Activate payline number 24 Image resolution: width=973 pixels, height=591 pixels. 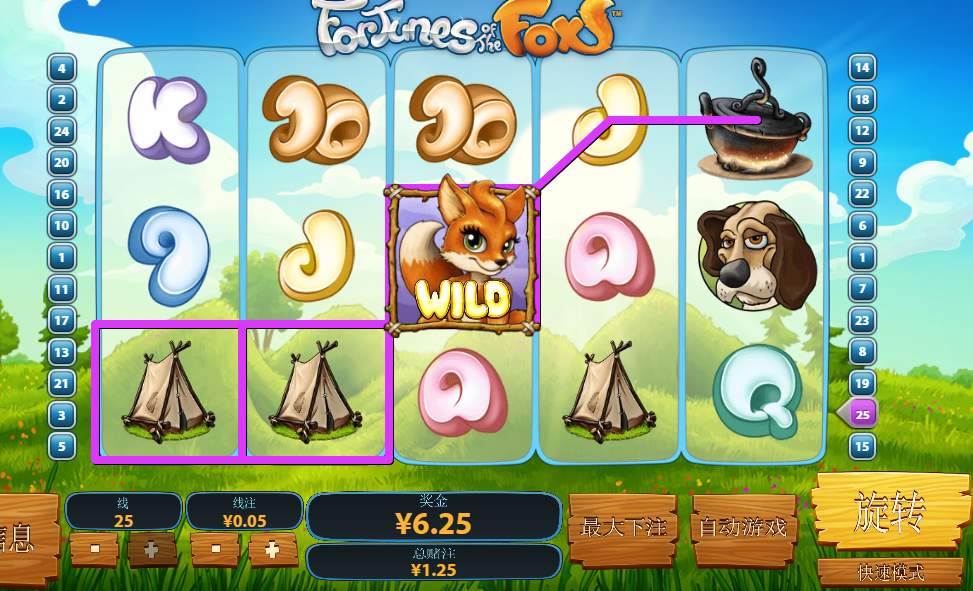[x=62, y=132]
